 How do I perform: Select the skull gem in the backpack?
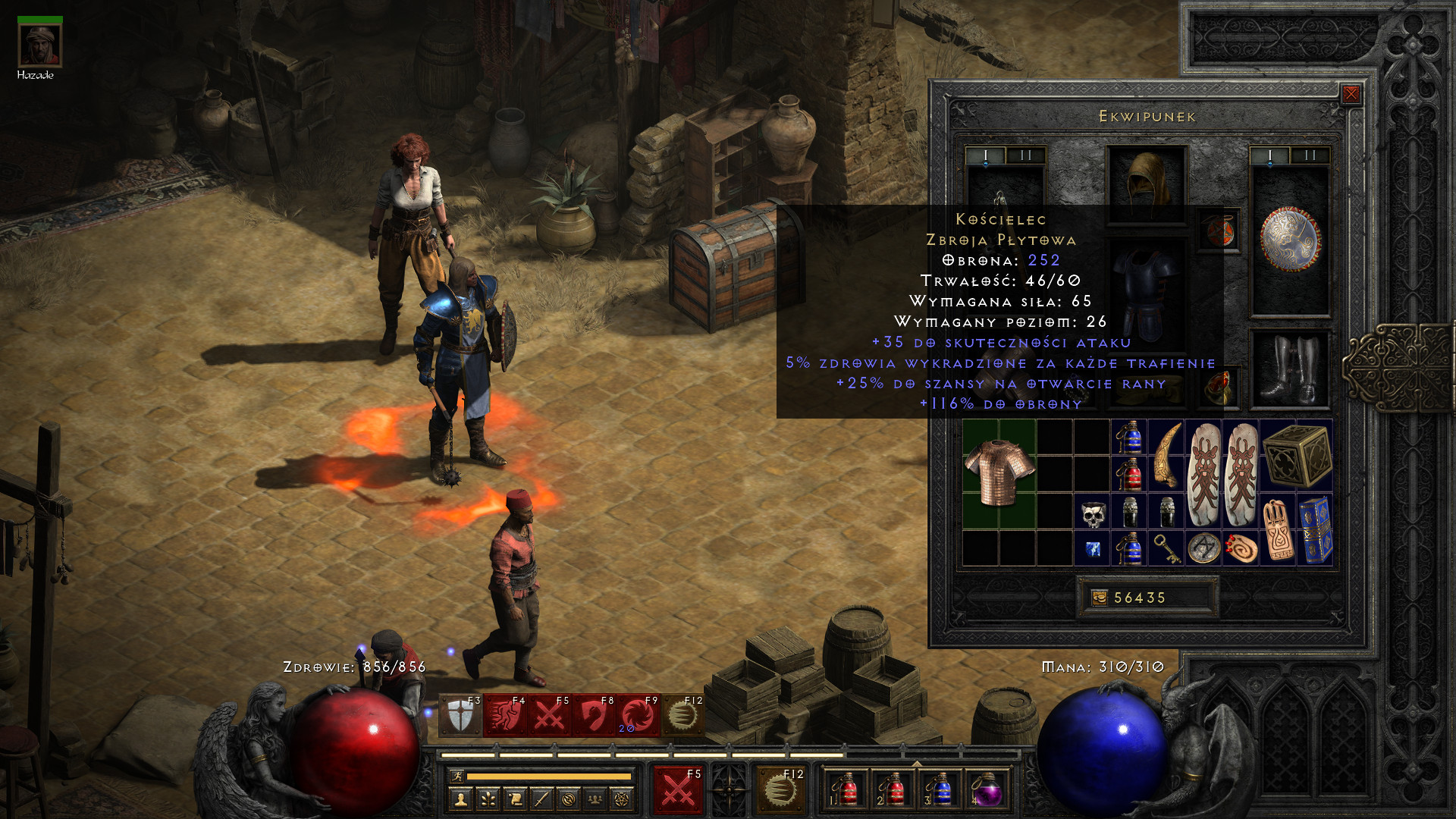click(x=1092, y=514)
